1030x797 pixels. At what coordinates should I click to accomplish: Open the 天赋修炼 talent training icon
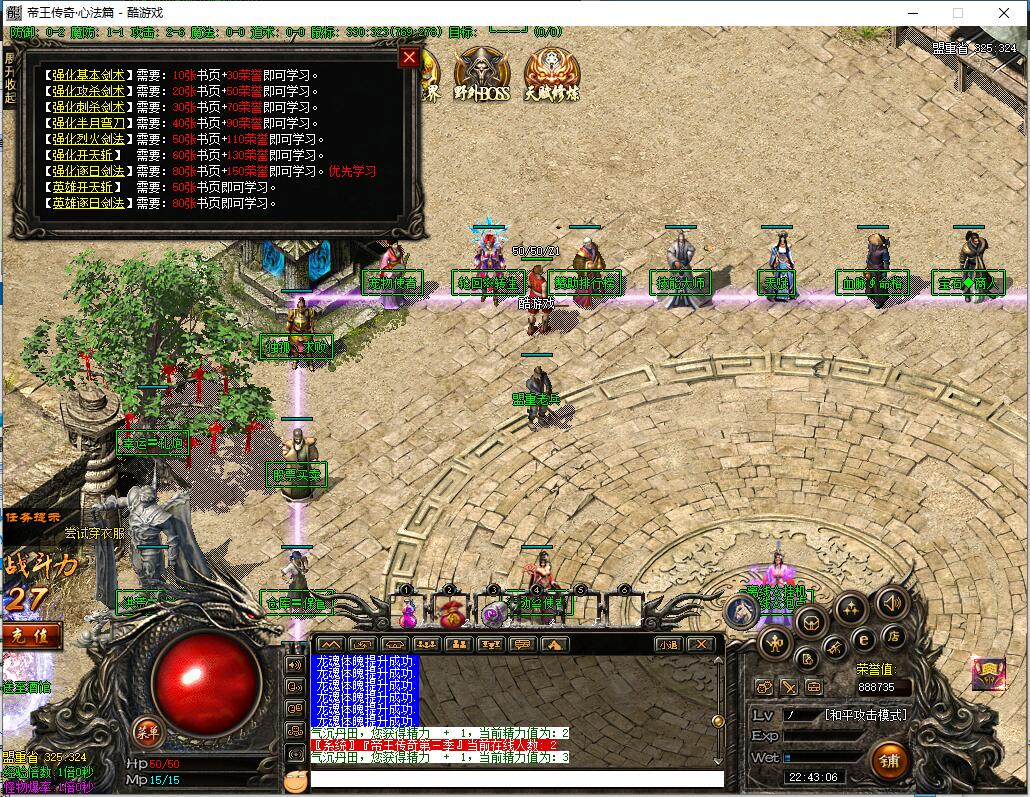[551, 73]
